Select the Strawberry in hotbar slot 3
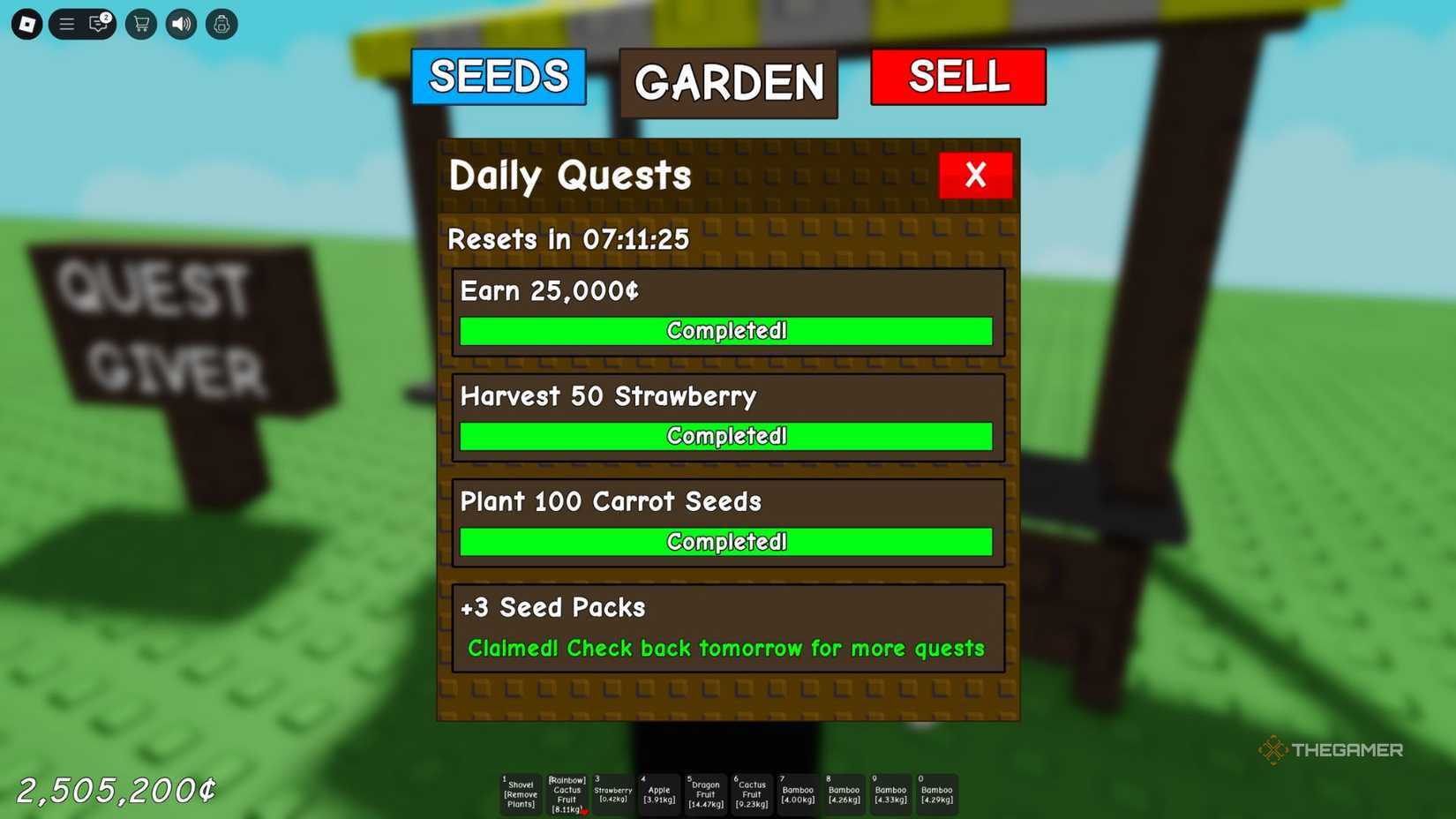Image resolution: width=1456 pixels, height=819 pixels. [613, 793]
